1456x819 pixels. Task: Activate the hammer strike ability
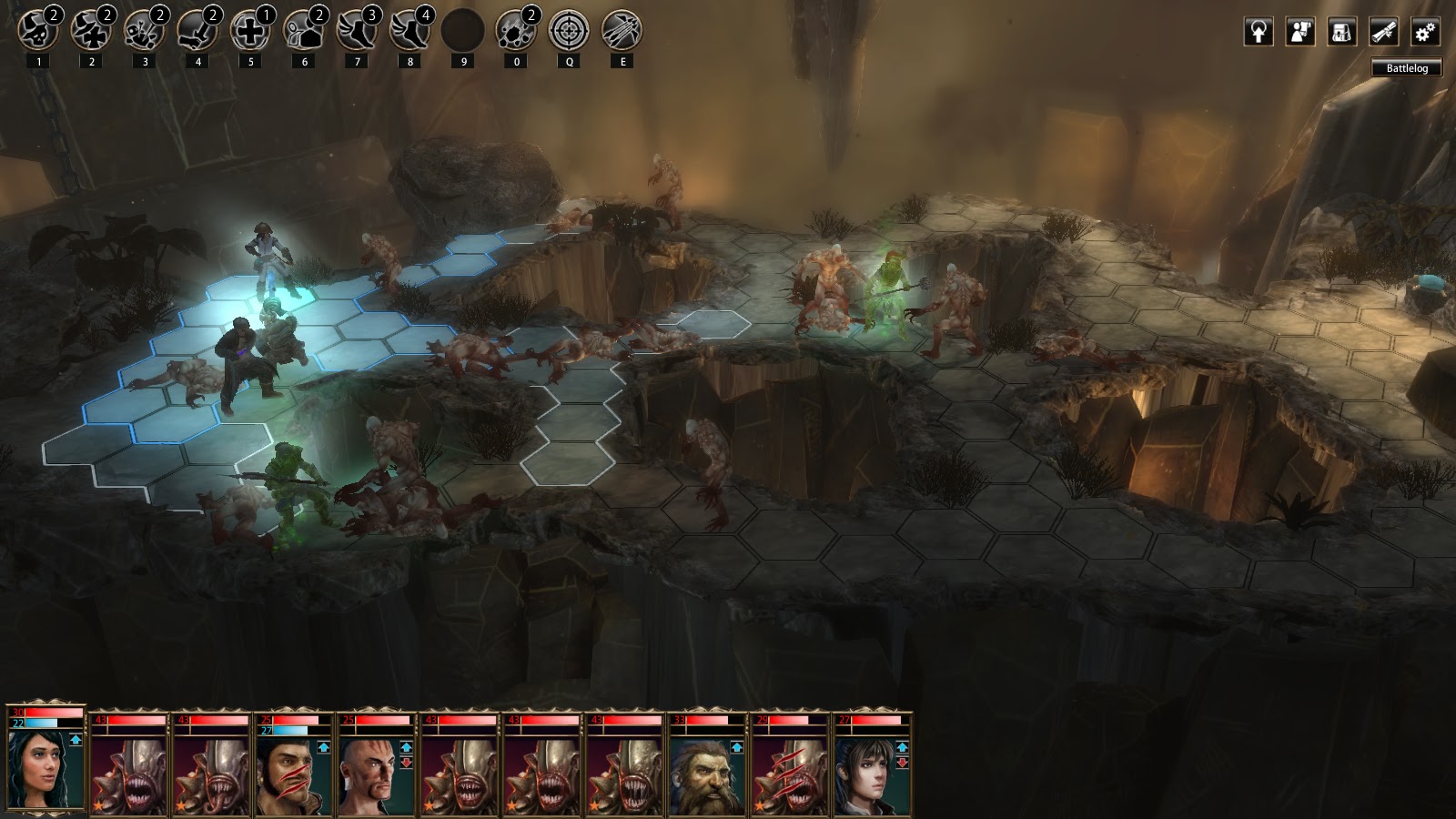[x=197, y=31]
